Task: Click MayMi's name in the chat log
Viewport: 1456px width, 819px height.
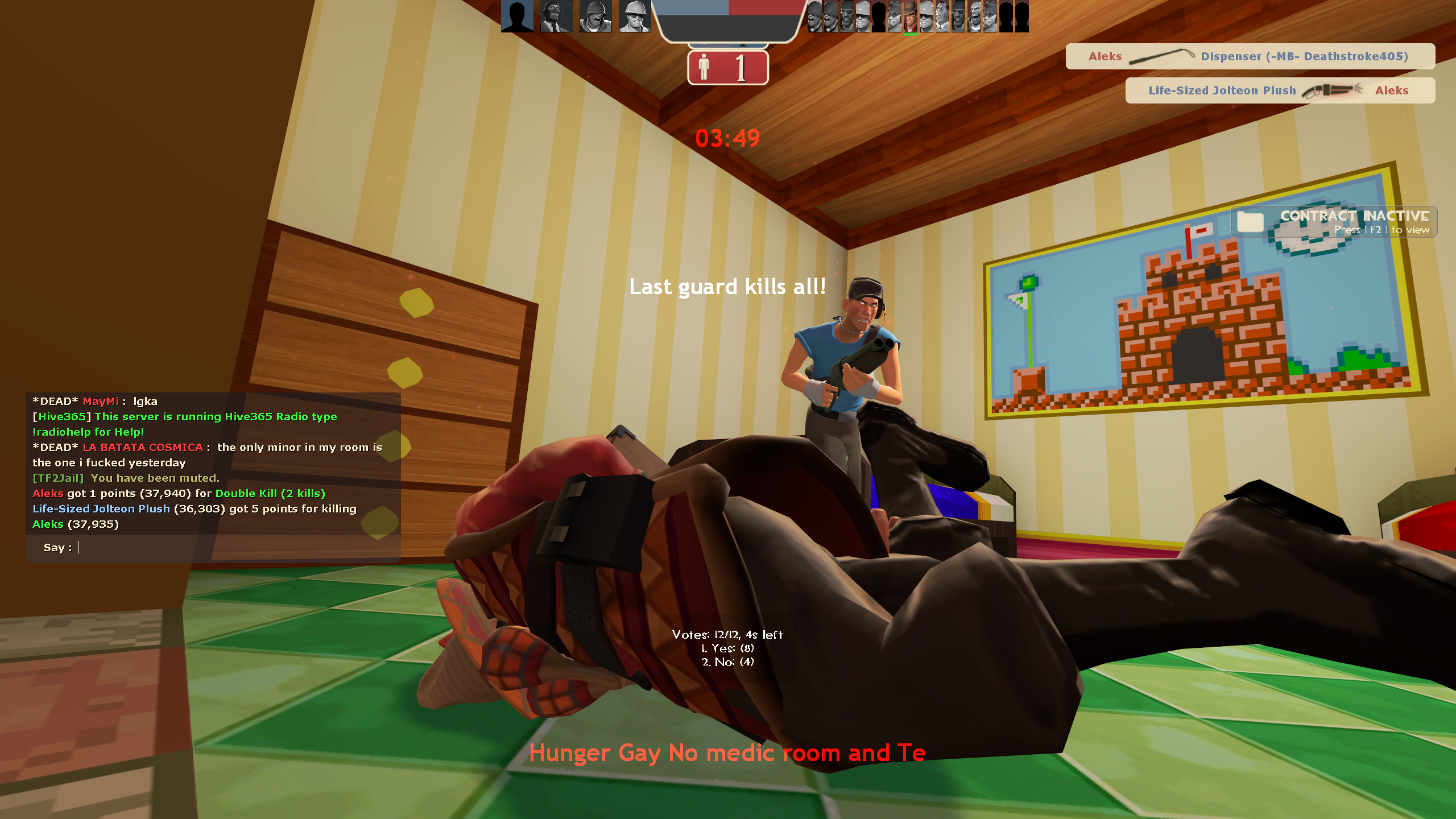Action: tap(101, 402)
